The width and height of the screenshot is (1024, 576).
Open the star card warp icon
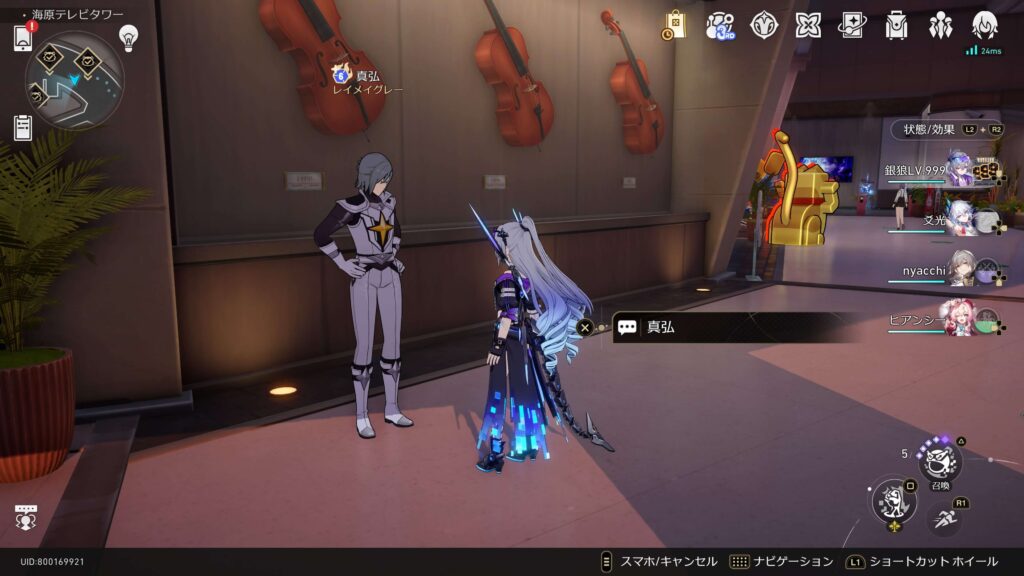(852, 25)
